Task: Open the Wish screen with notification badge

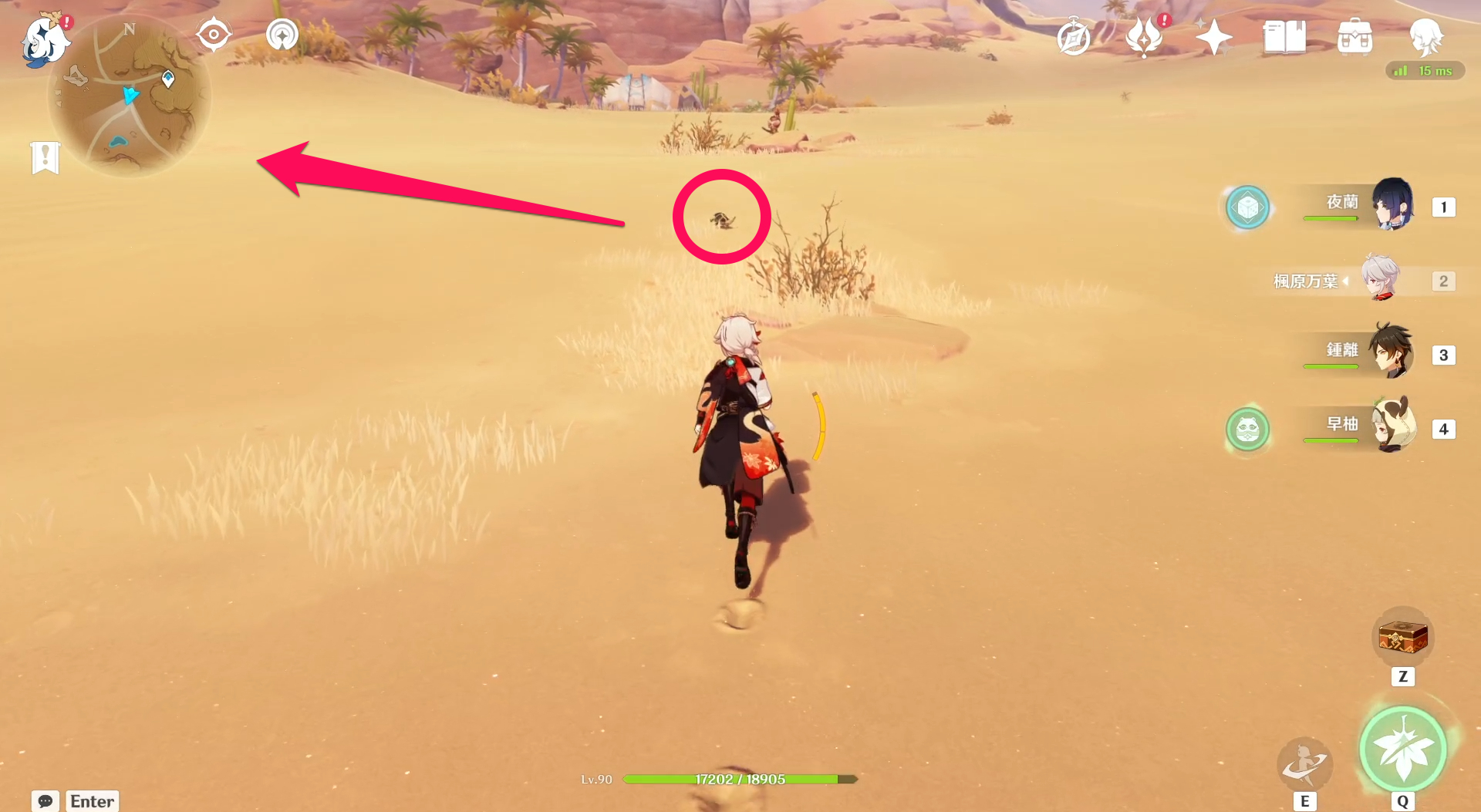Action: click(1144, 35)
